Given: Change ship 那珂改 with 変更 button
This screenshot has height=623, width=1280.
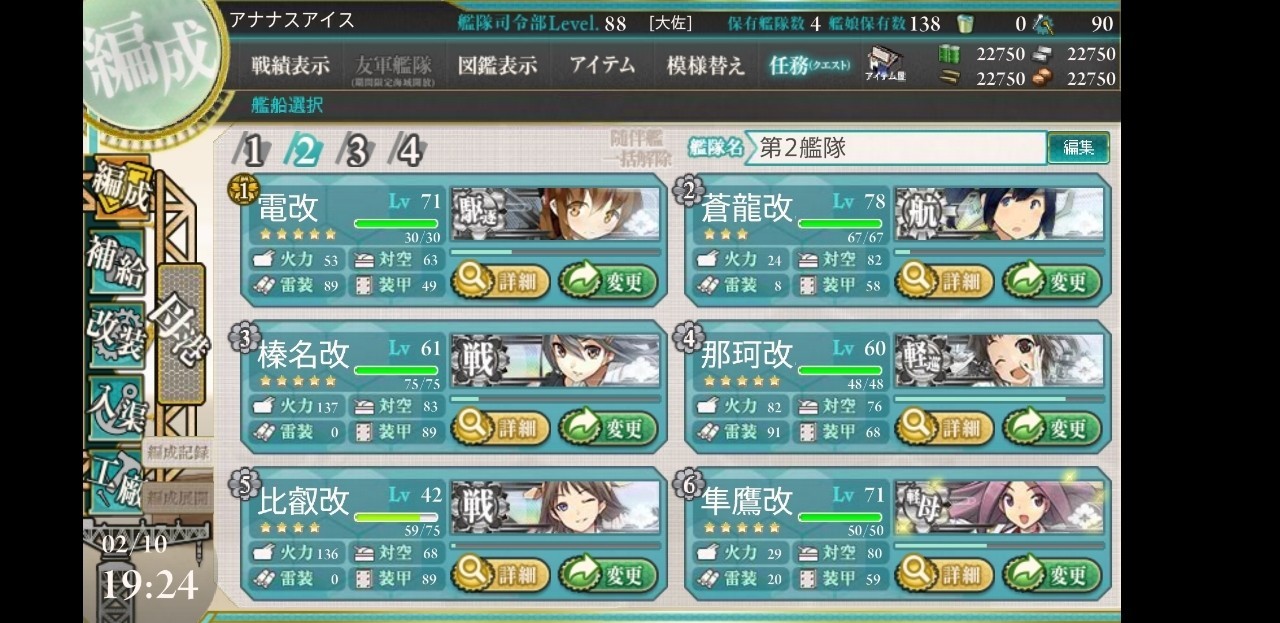Looking at the screenshot, I should pos(1052,429).
